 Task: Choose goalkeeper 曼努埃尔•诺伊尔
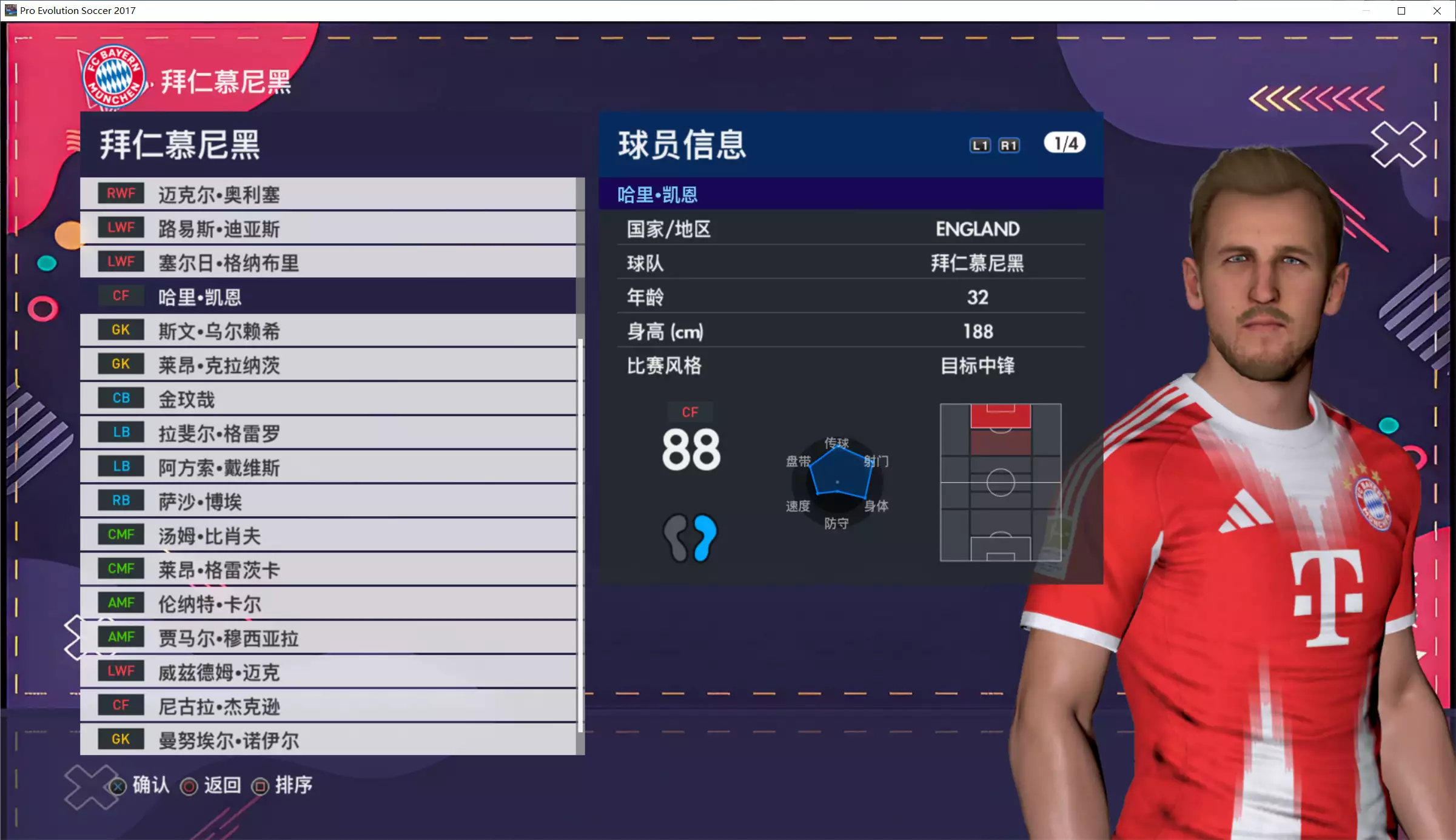click(327, 740)
